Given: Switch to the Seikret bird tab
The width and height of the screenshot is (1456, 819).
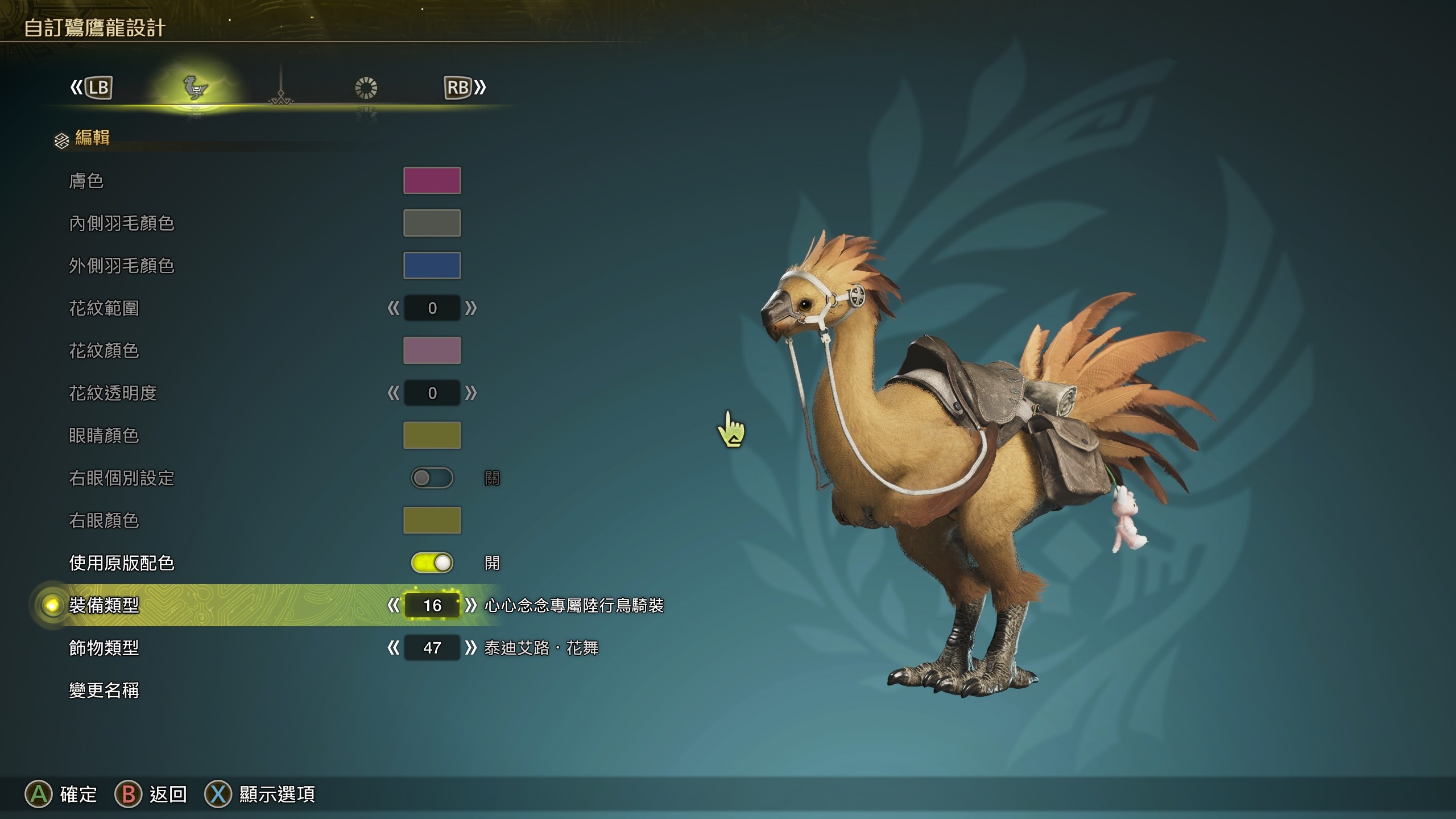Looking at the screenshot, I should (195, 88).
